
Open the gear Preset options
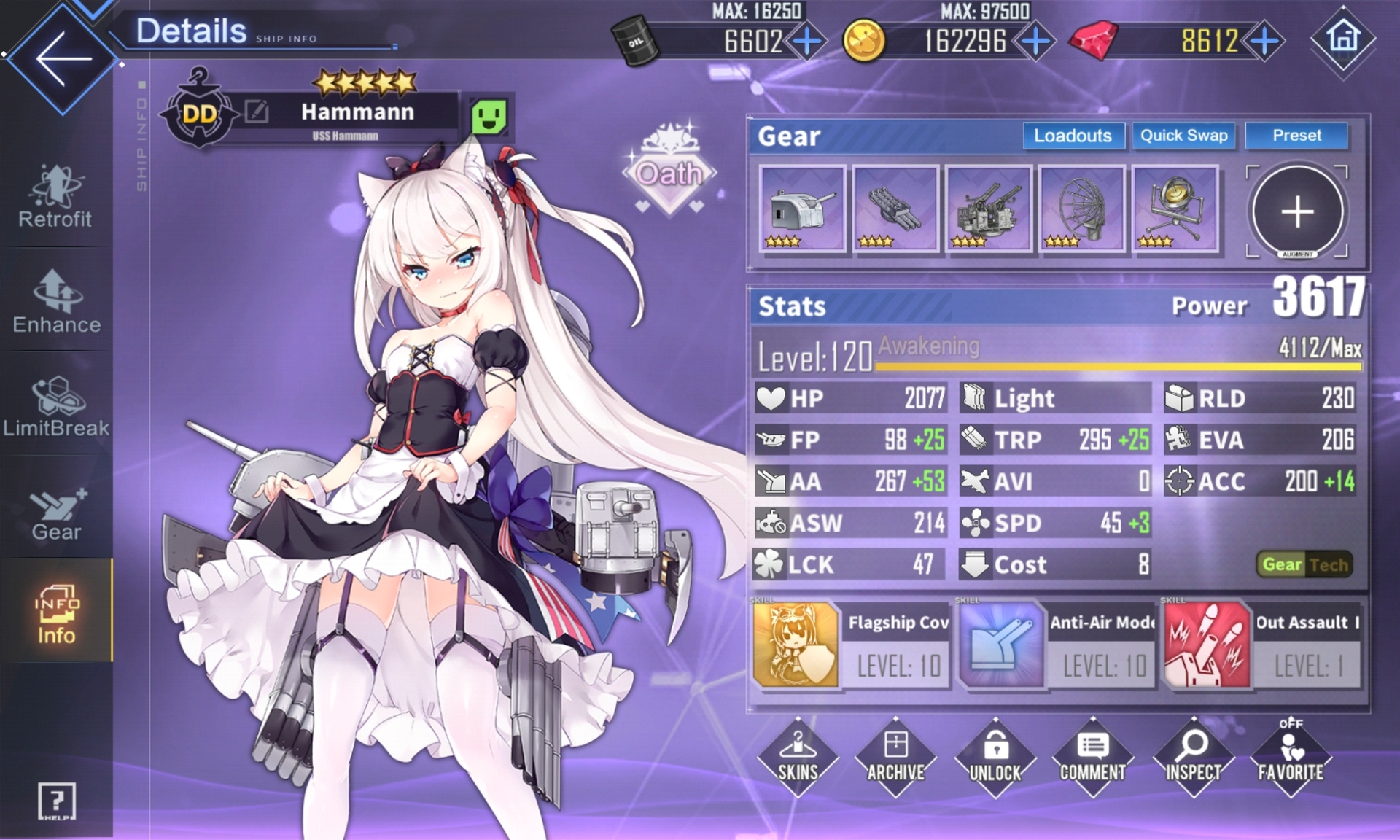(1296, 136)
